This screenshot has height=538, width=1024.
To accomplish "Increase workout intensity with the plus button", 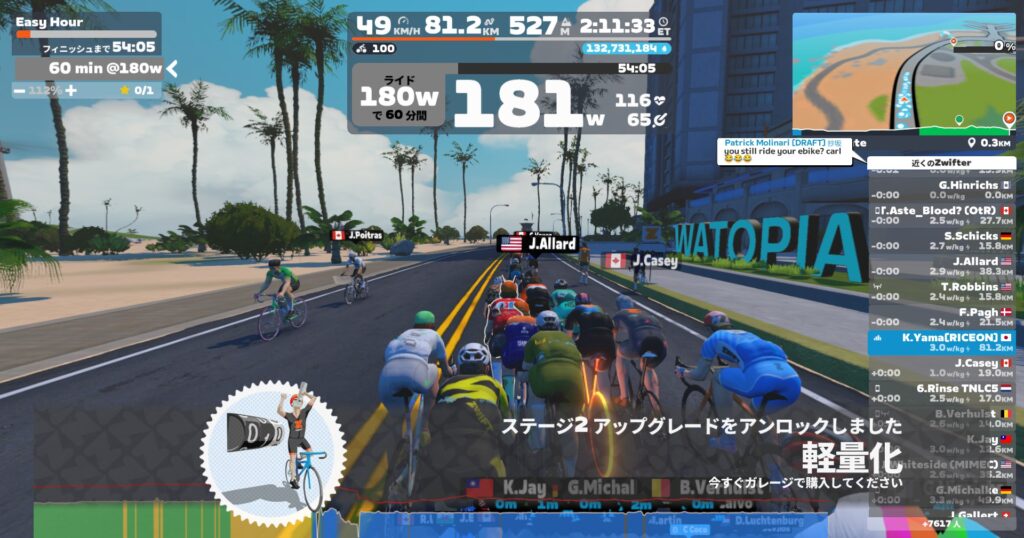I will (x=71, y=90).
